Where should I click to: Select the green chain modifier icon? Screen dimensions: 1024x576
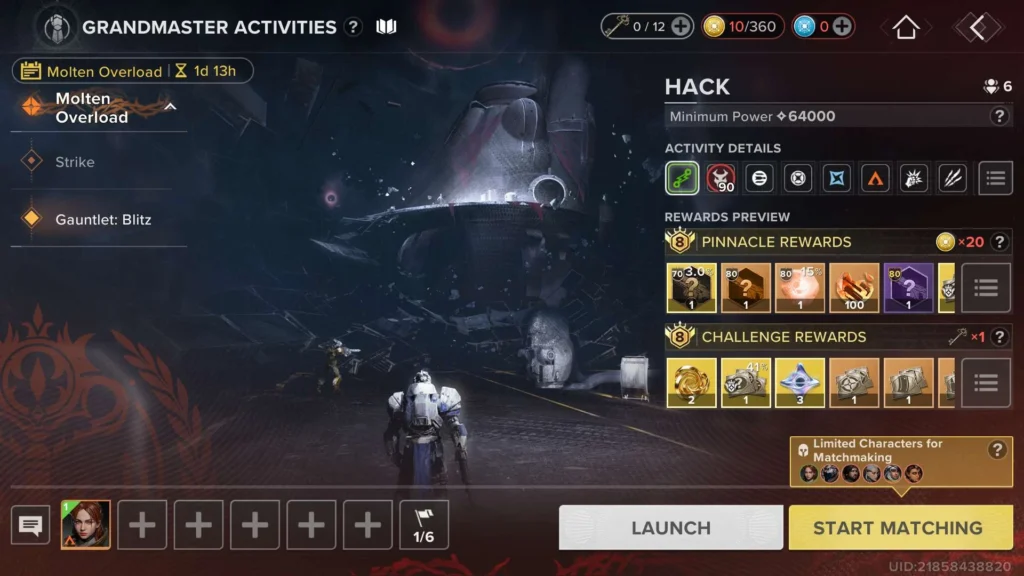click(x=682, y=178)
